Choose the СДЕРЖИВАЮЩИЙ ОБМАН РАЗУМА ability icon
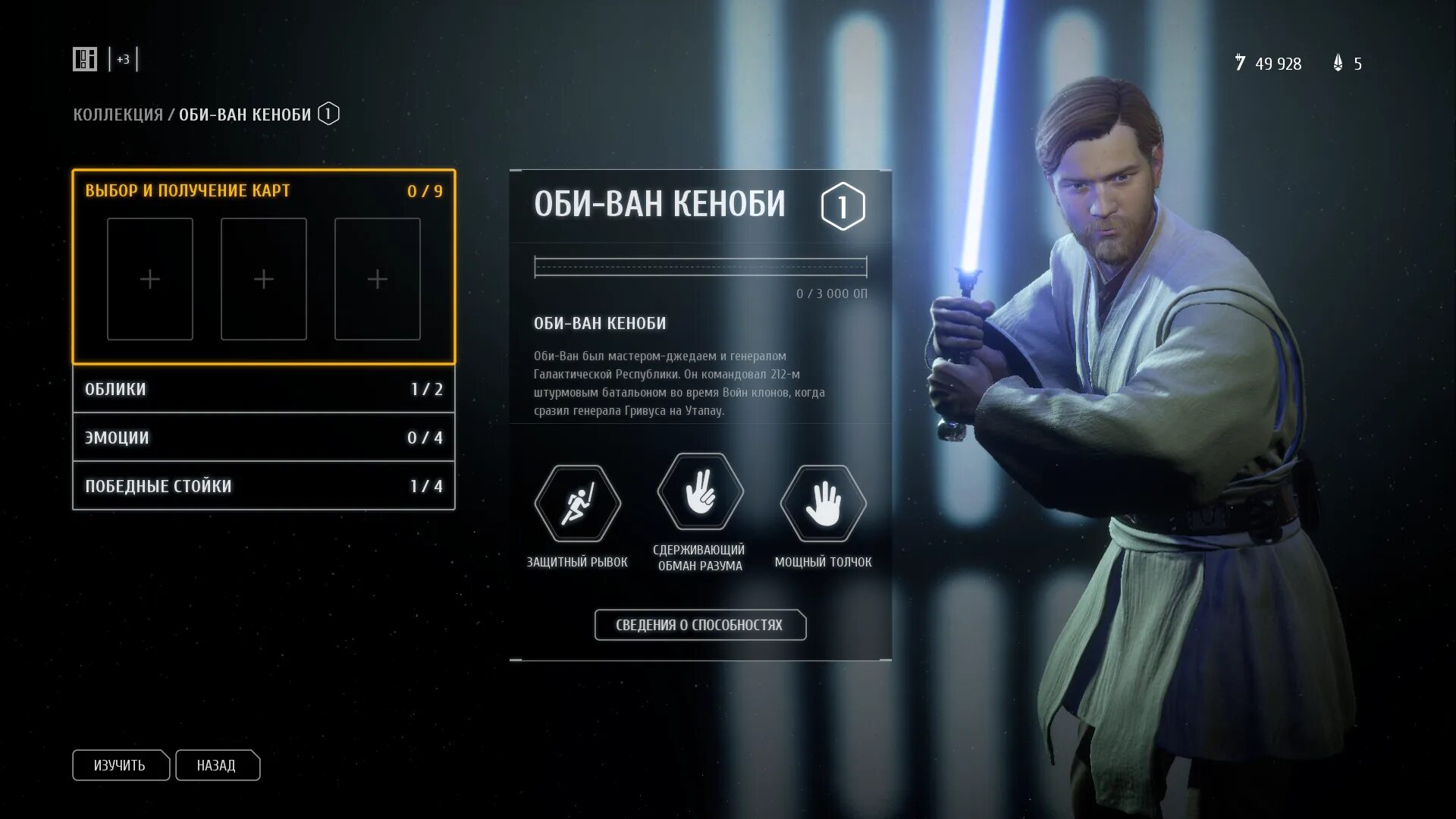1456x819 pixels. (700, 491)
